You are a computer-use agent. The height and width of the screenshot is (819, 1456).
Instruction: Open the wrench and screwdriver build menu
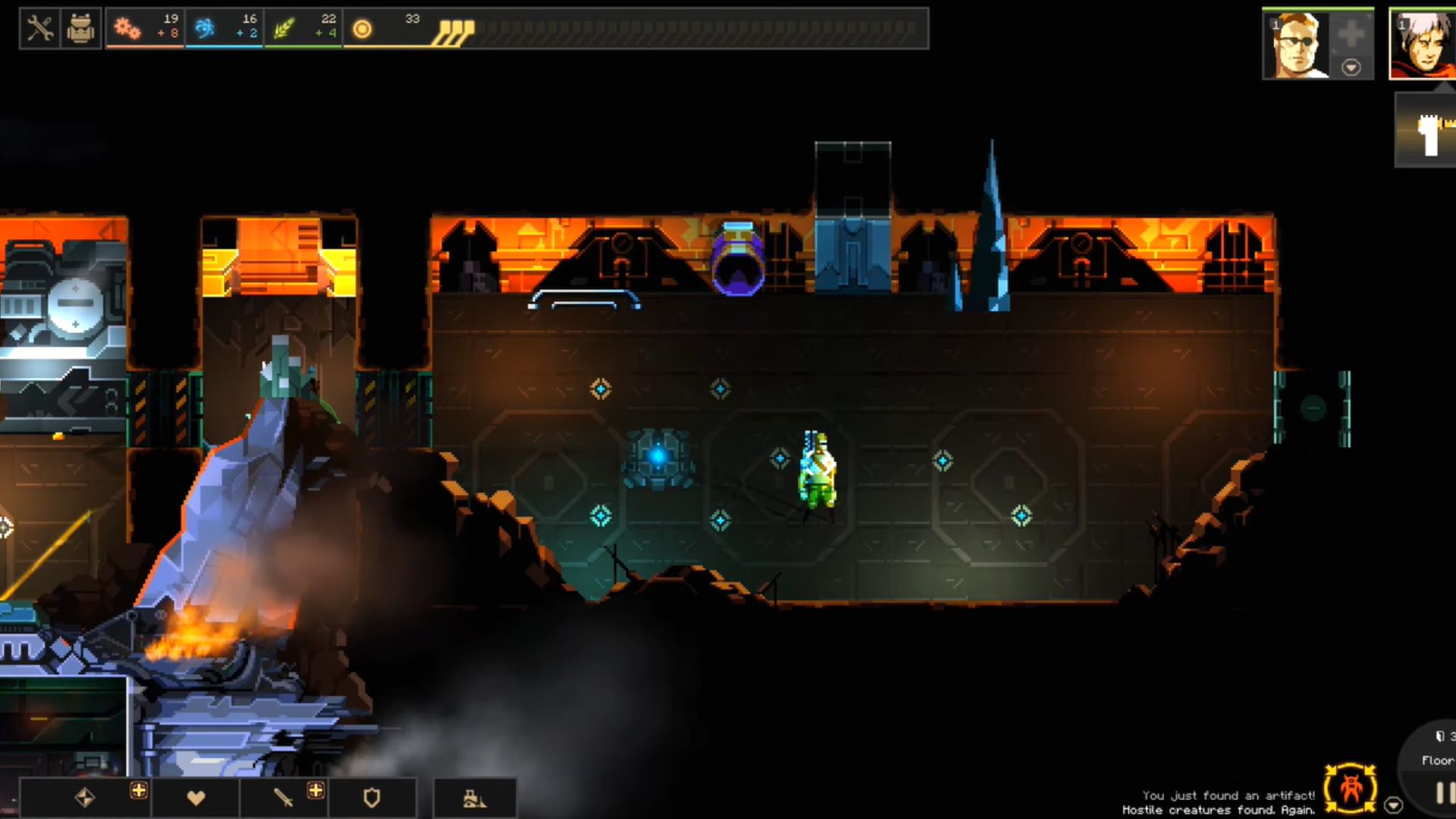pyautogui.click(x=39, y=29)
